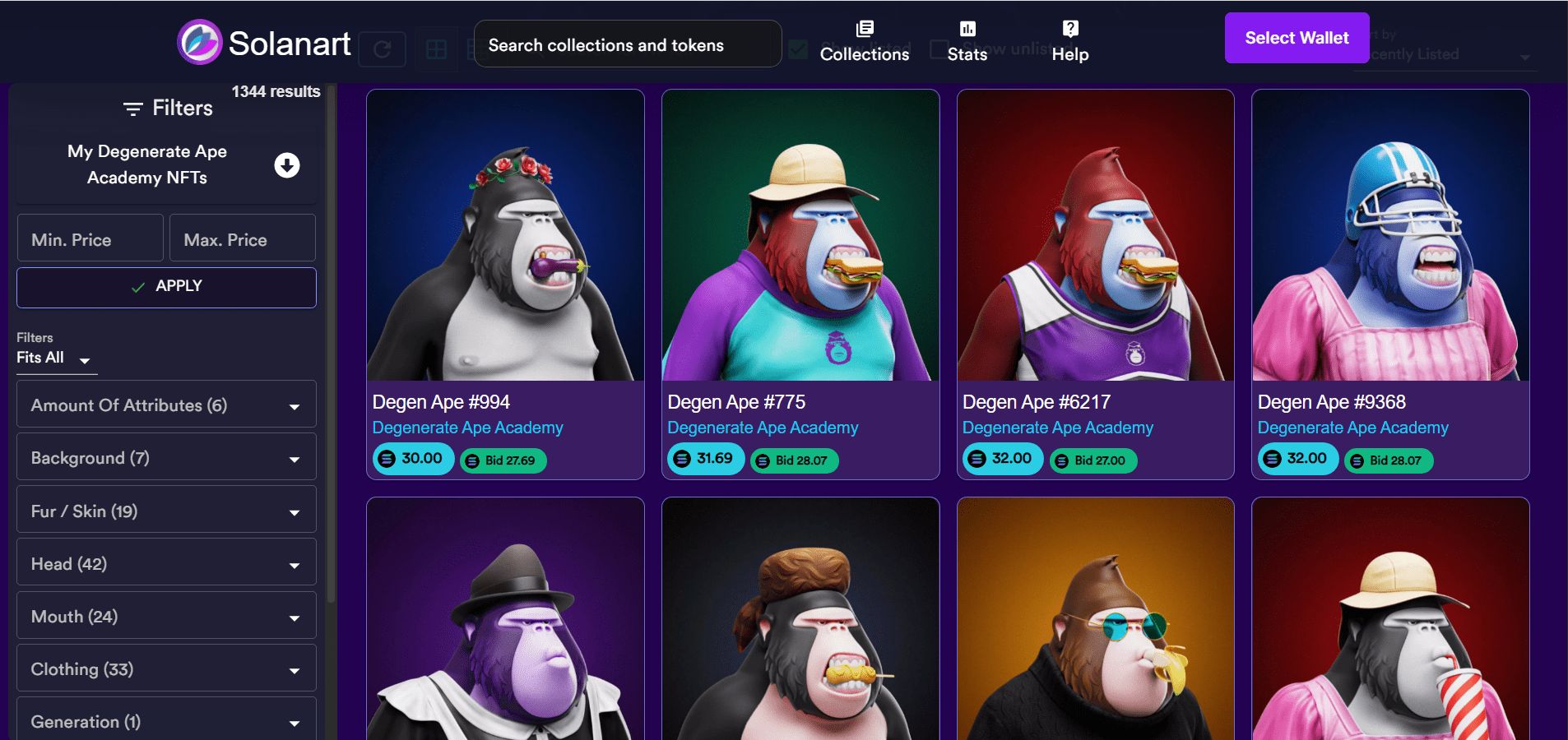Focus the search collections and tokens field

pyautogui.click(x=627, y=44)
